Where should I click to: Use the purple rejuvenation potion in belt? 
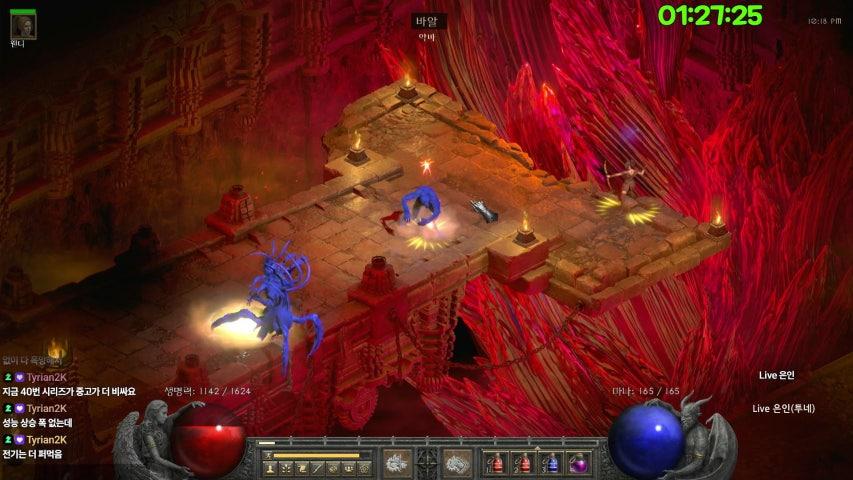(x=576, y=462)
